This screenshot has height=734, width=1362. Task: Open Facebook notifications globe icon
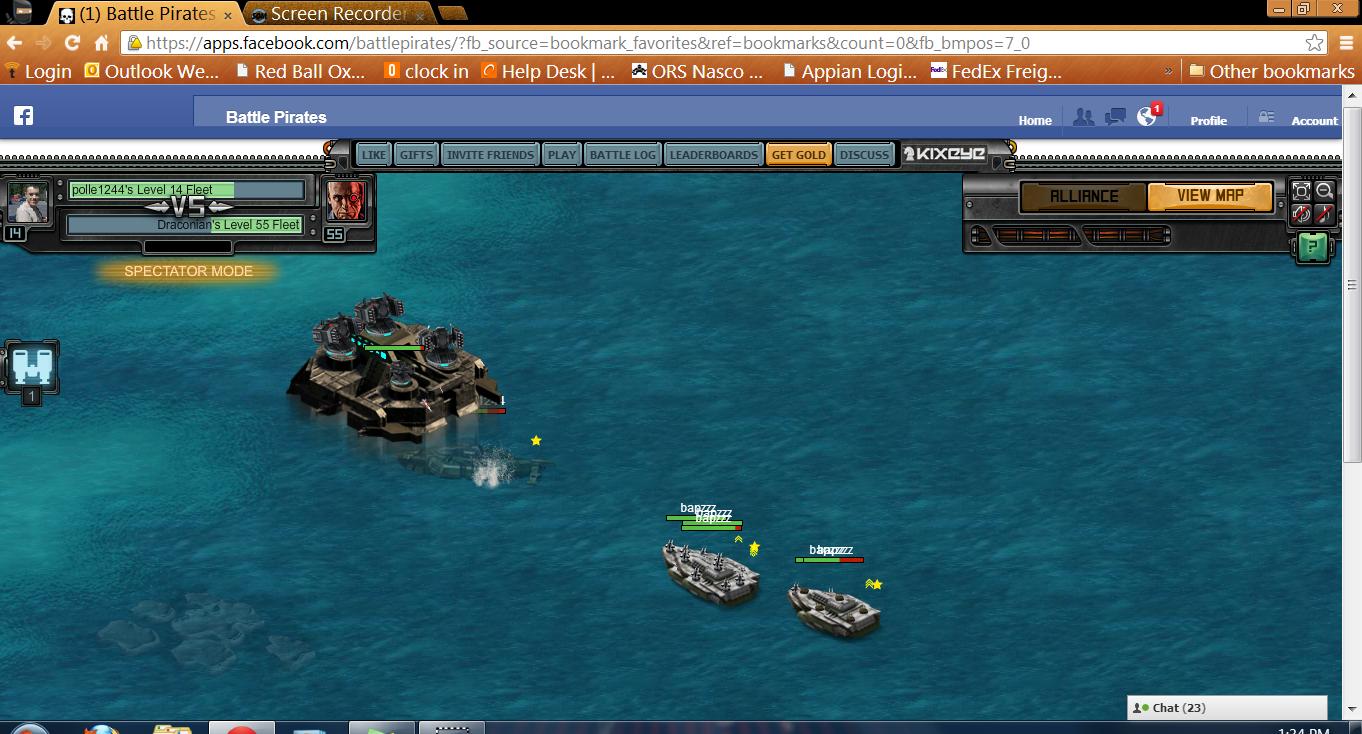[x=1146, y=116]
